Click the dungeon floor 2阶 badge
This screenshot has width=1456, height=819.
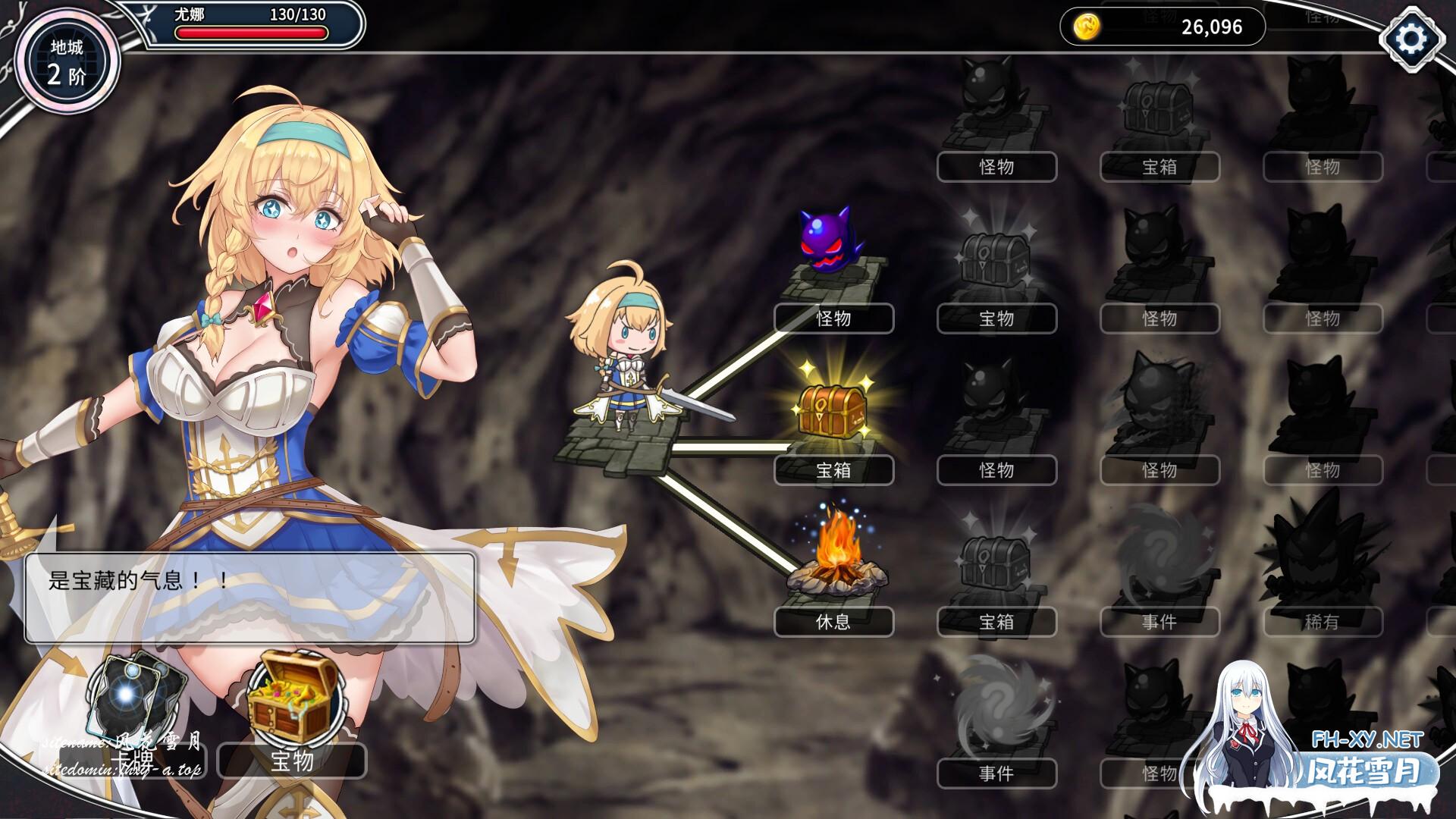67,62
